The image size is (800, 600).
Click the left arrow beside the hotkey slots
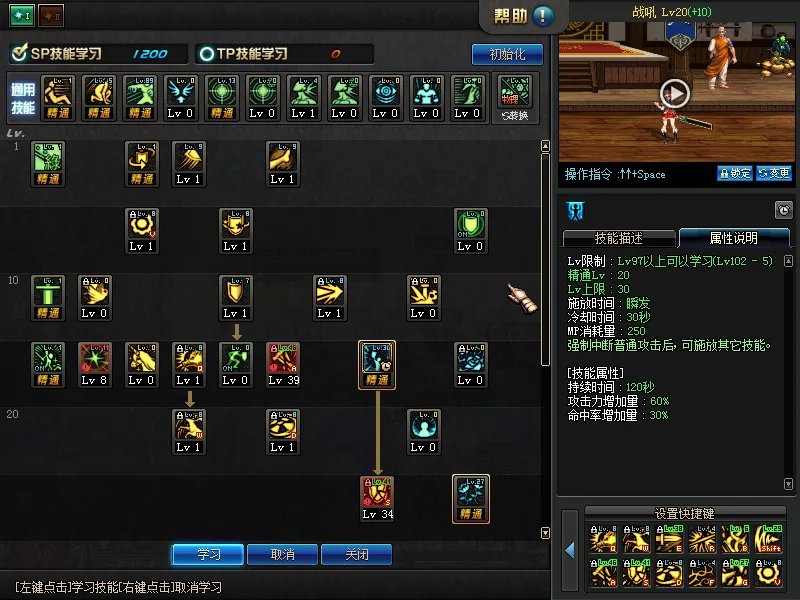click(570, 550)
